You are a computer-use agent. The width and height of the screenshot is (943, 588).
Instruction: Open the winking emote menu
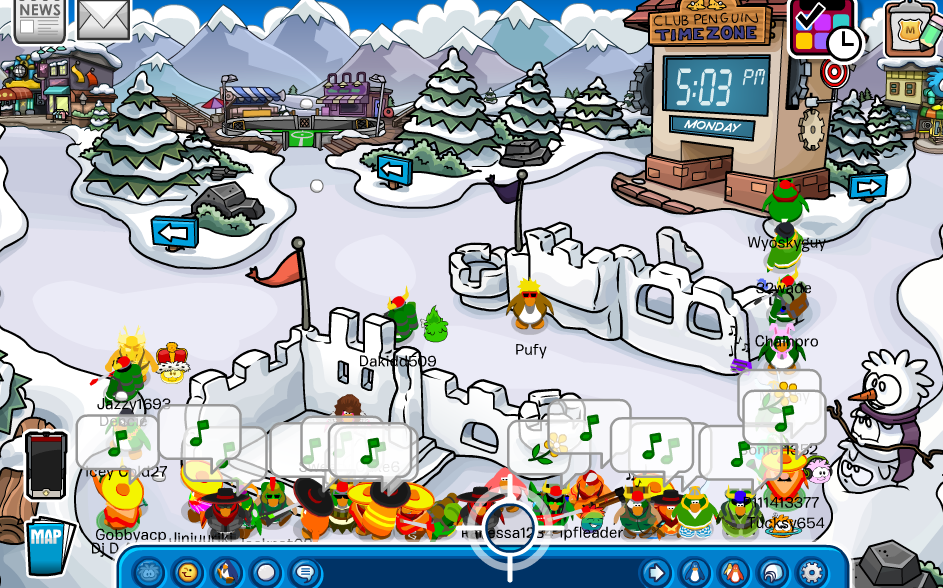tap(189, 573)
